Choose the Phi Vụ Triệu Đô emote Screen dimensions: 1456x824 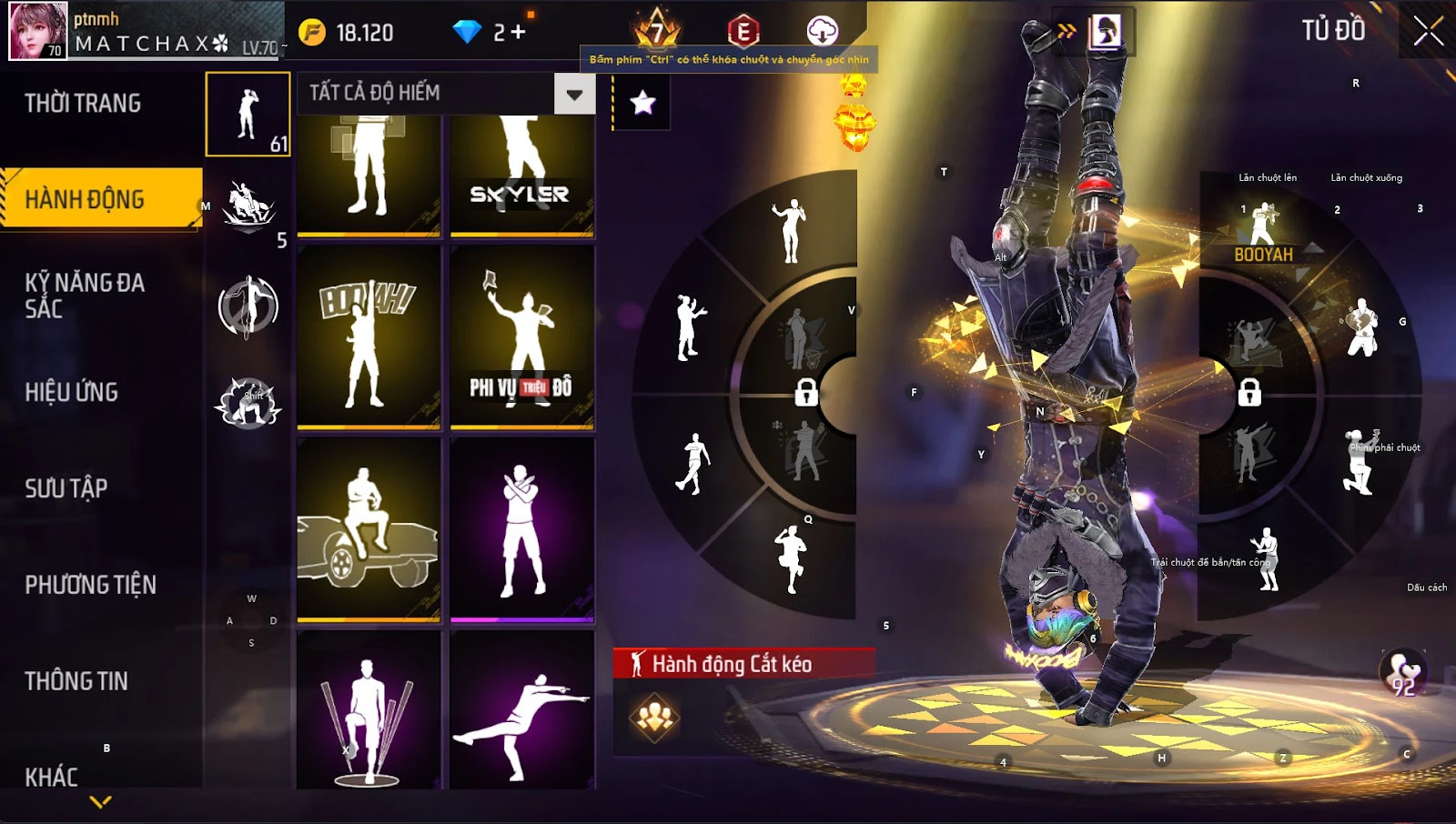coord(521,335)
